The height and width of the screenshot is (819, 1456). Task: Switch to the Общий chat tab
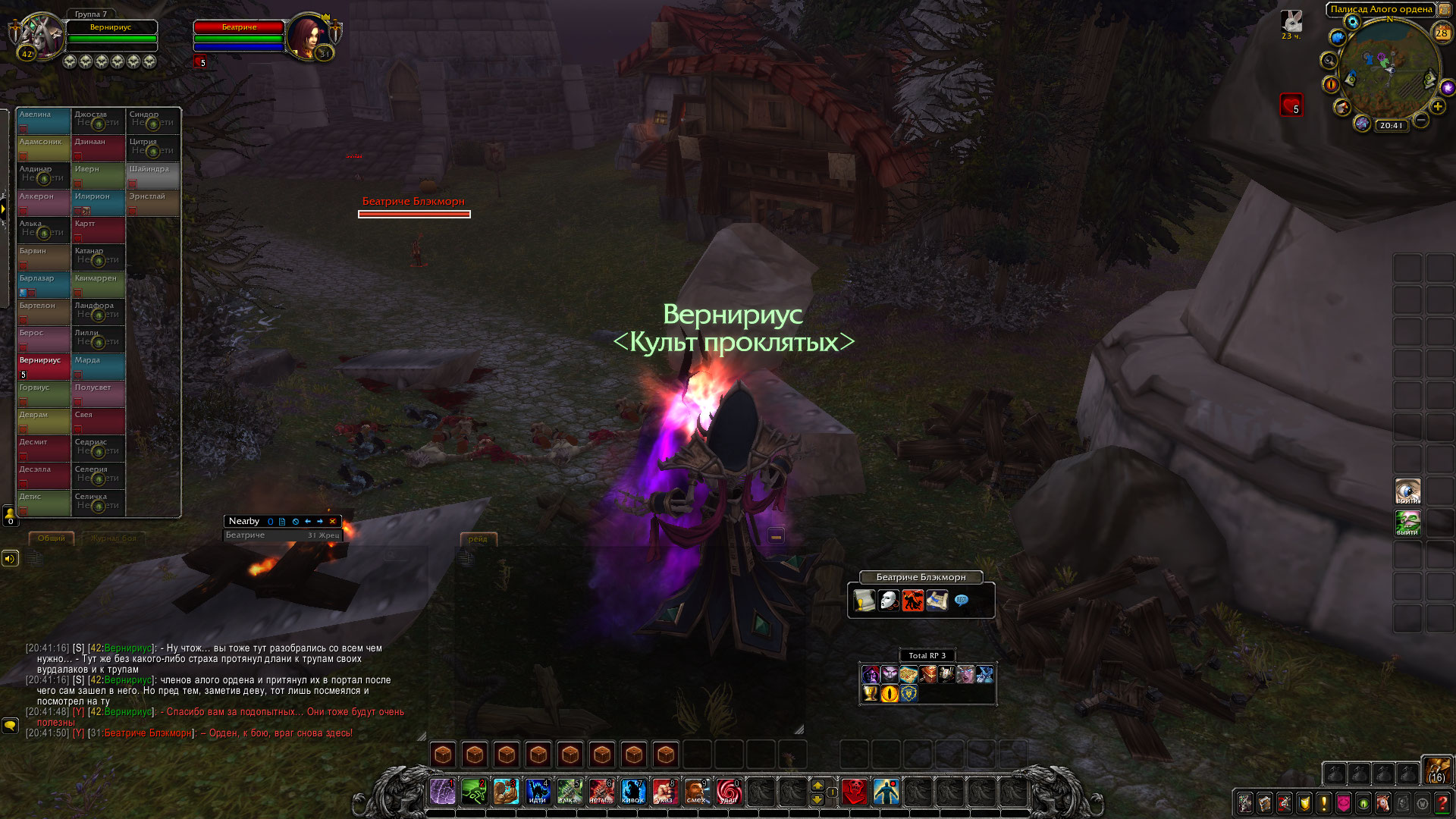52,538
